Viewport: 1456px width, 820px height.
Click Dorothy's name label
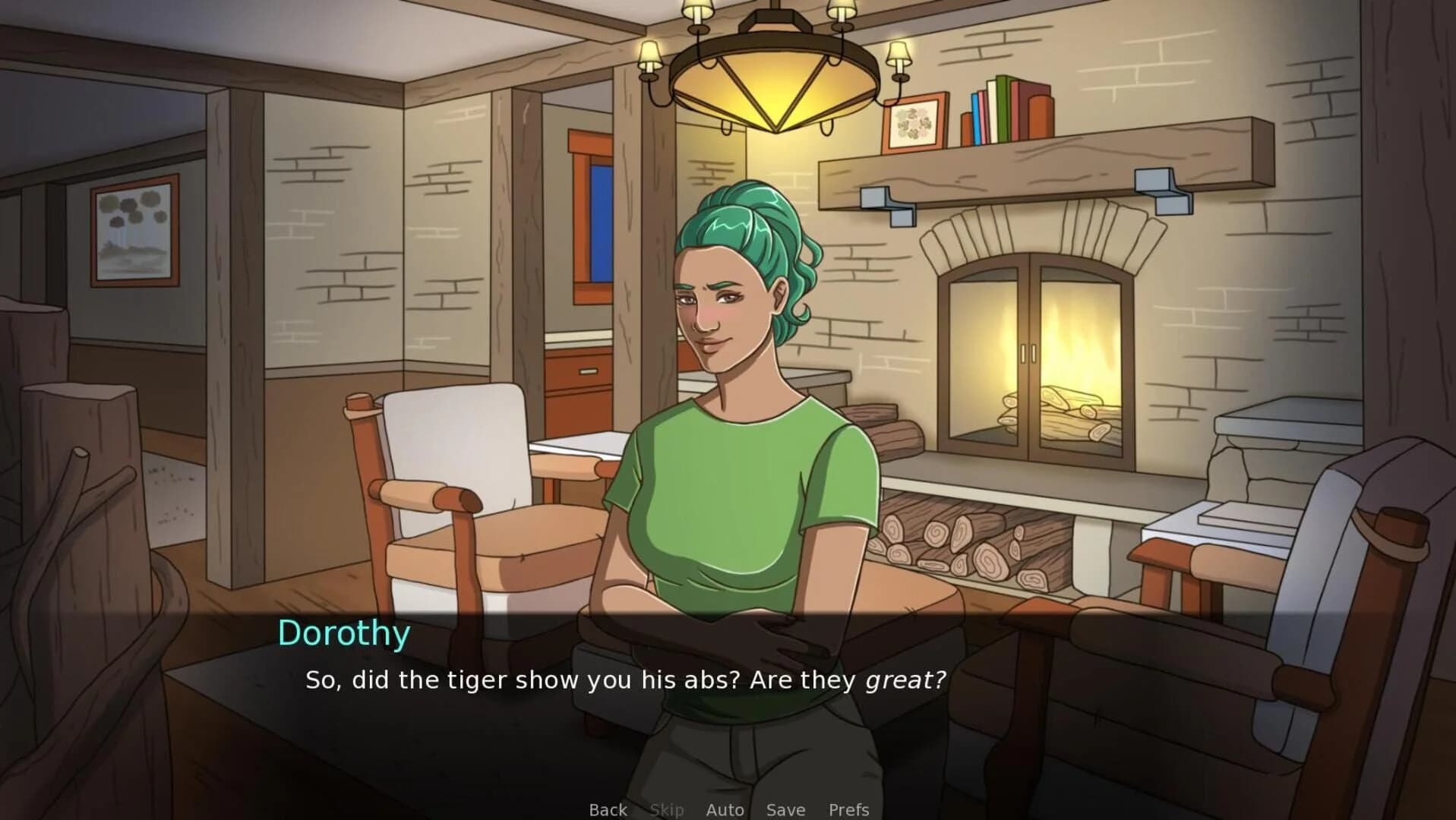[x=344, y=632]
